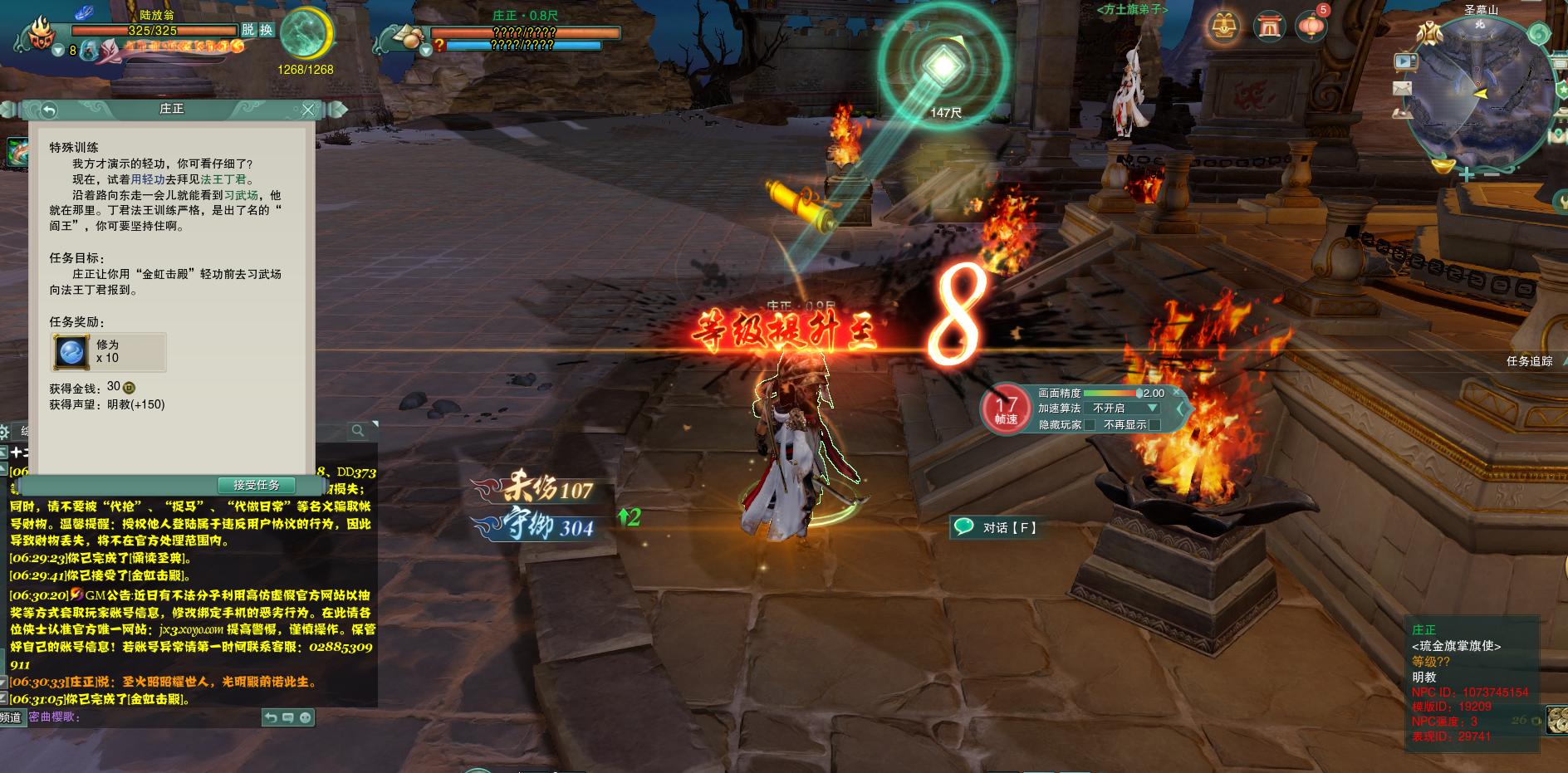Screen dimensions: 1568x773
Task: Go back using the quest panel's return arrow
Action: click(x=49, y=110)
